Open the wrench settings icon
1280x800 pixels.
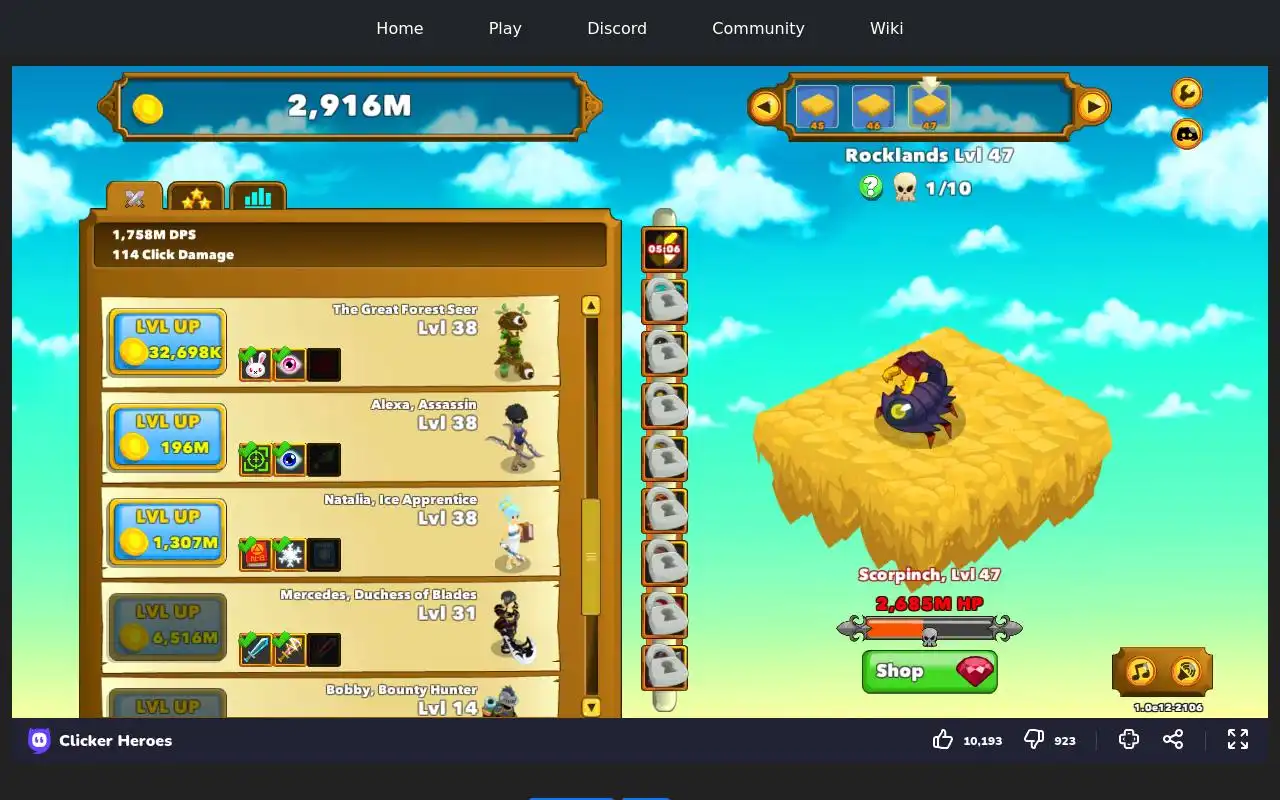(x=1186, y=93)
